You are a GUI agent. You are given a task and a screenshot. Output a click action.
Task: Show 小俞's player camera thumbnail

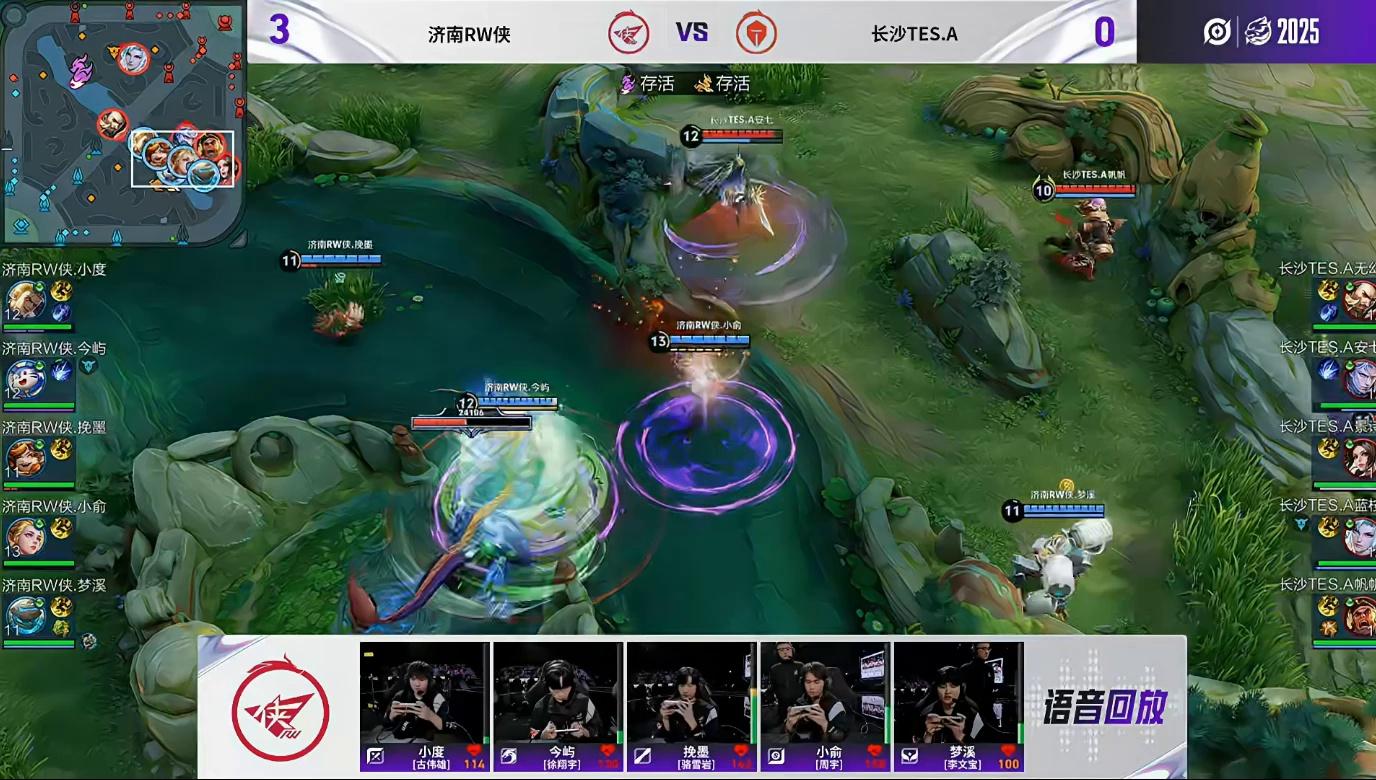tap(825, 692)
